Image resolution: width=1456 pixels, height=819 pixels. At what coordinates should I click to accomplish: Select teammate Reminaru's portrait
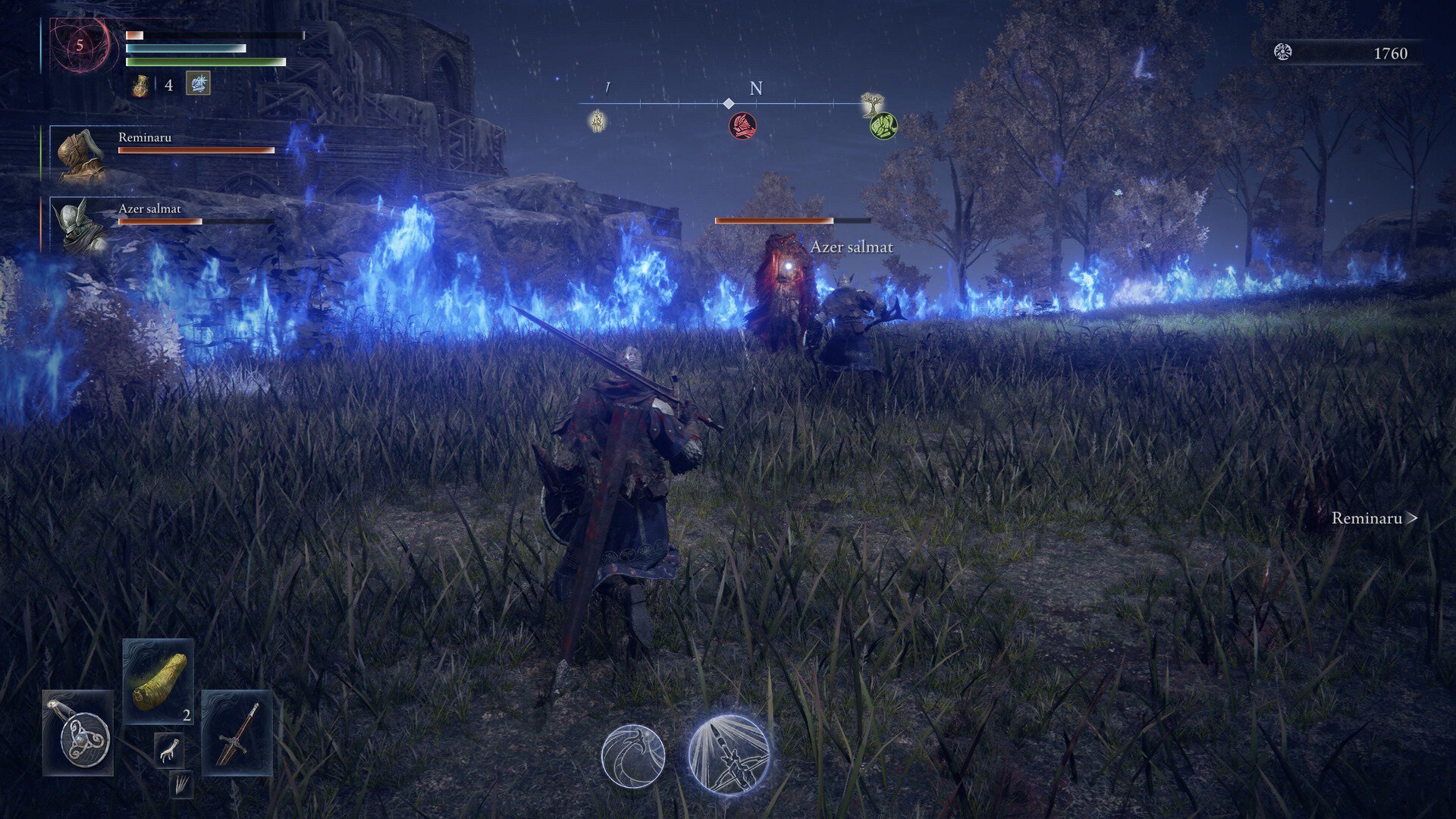click(x=80, y=155)
